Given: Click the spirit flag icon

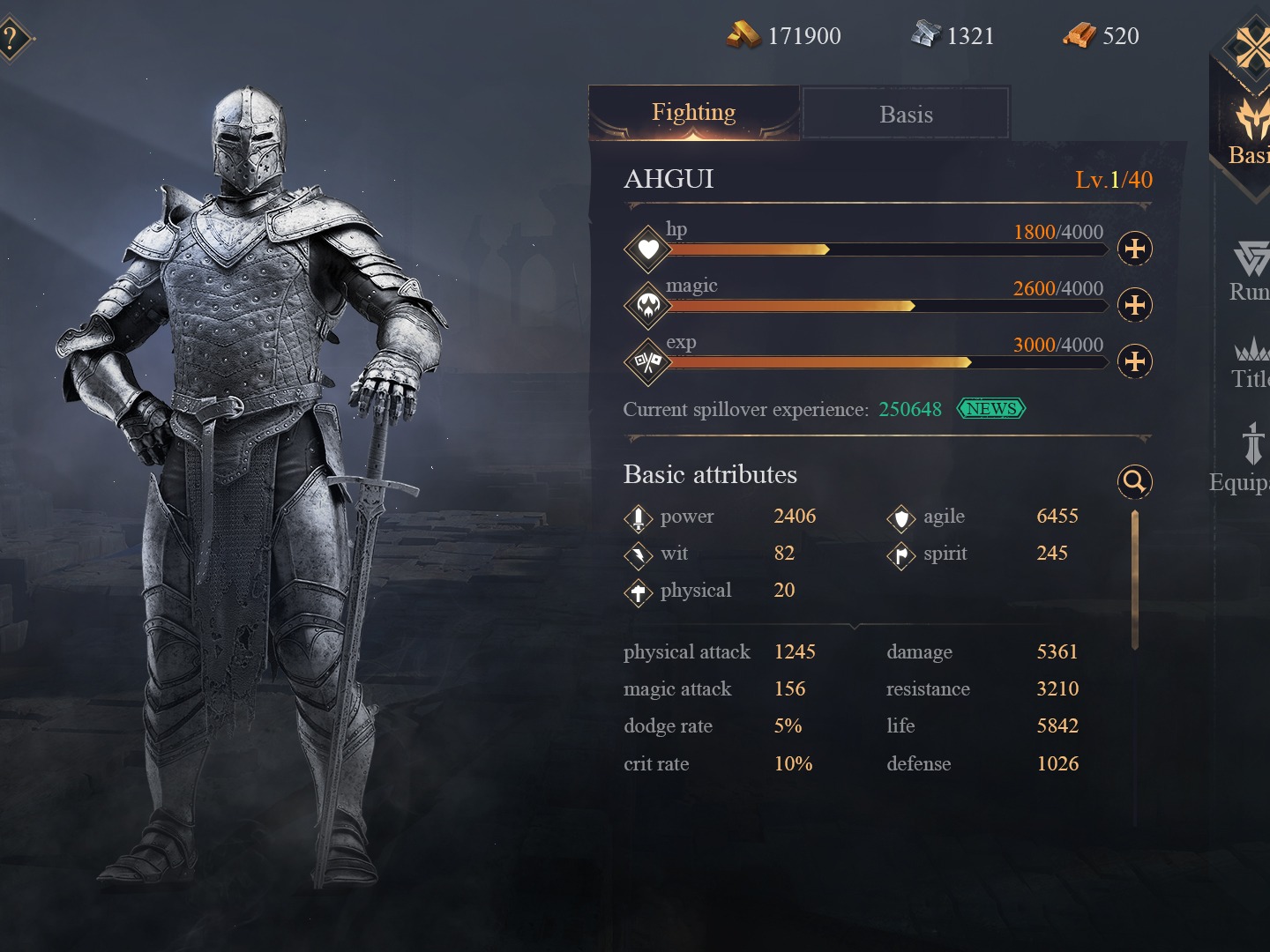Looking at the screenshot, I should pyautogui.click(x=901, y=555).
